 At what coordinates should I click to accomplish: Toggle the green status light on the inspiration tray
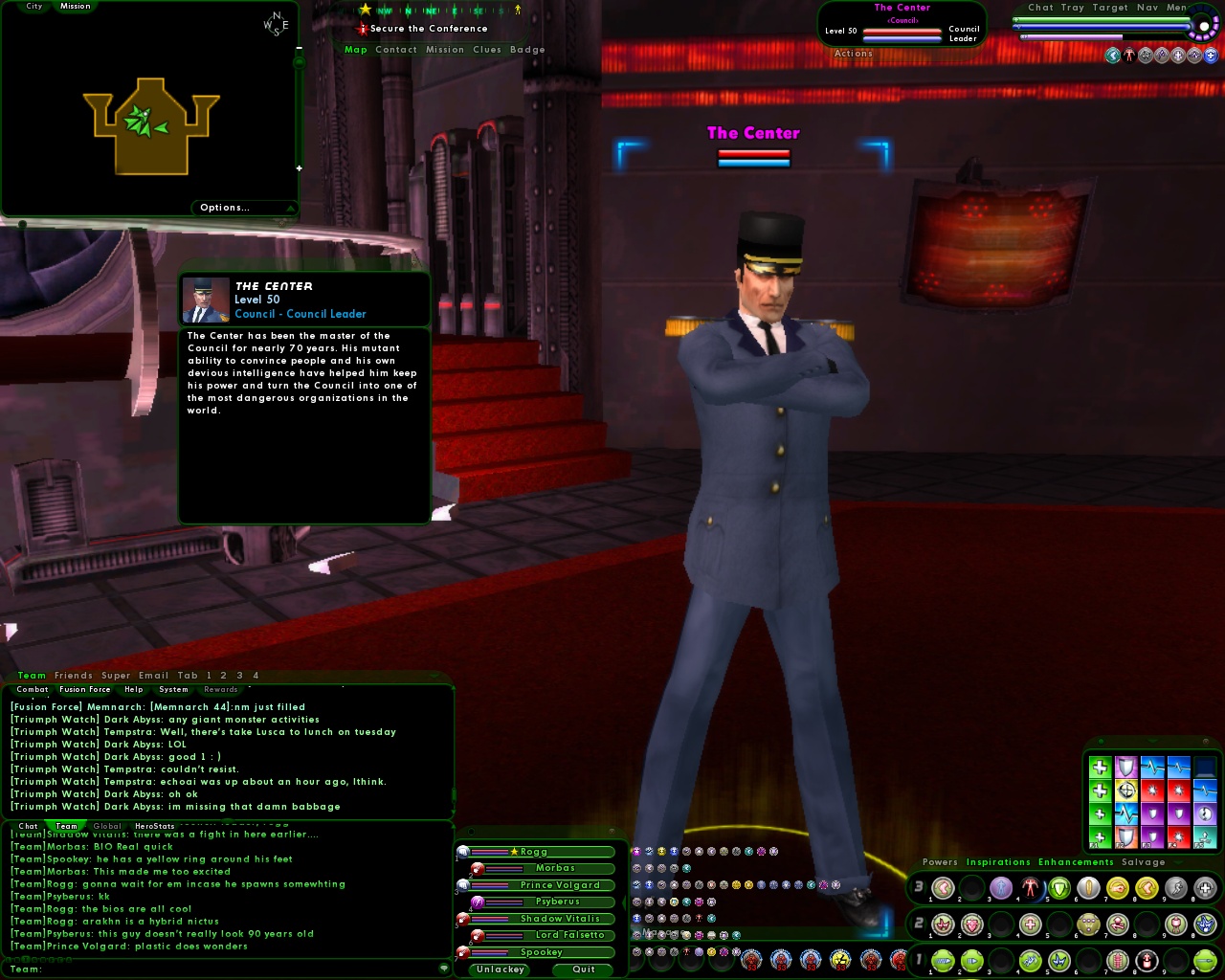point(1101,742)
